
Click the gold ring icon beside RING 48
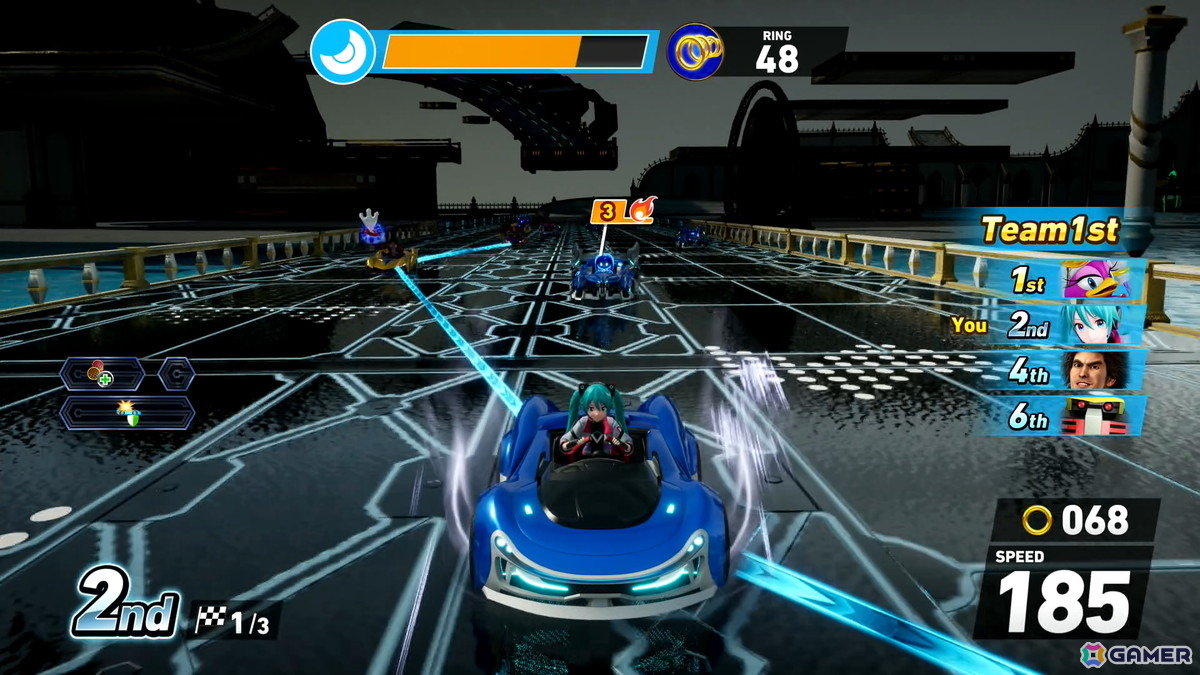(x=695, y=51)
